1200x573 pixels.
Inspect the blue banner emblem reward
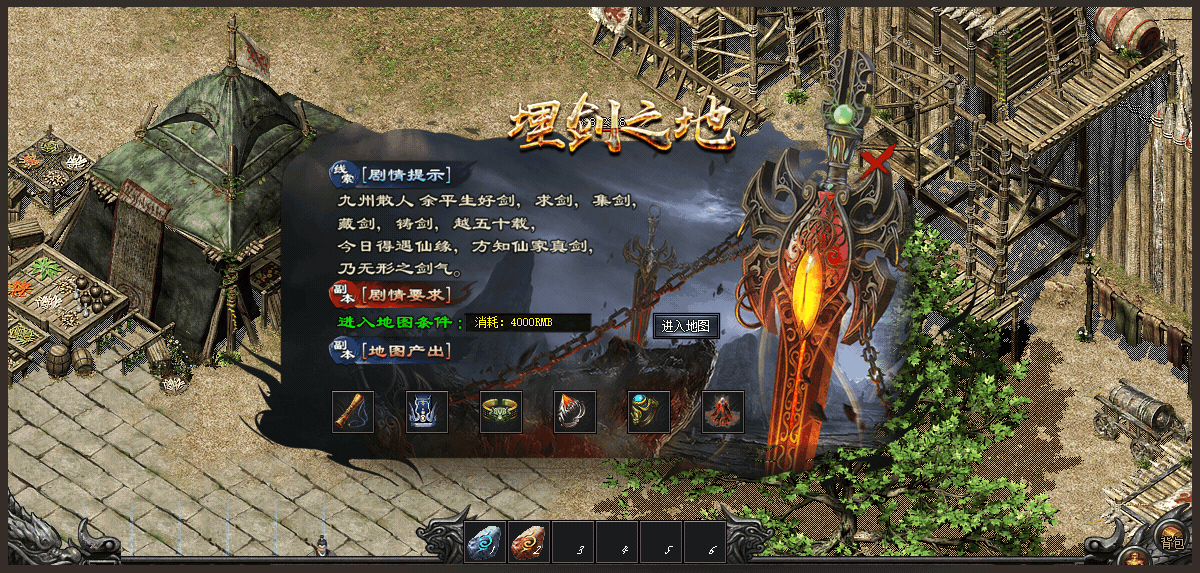(x=427, y=412)
